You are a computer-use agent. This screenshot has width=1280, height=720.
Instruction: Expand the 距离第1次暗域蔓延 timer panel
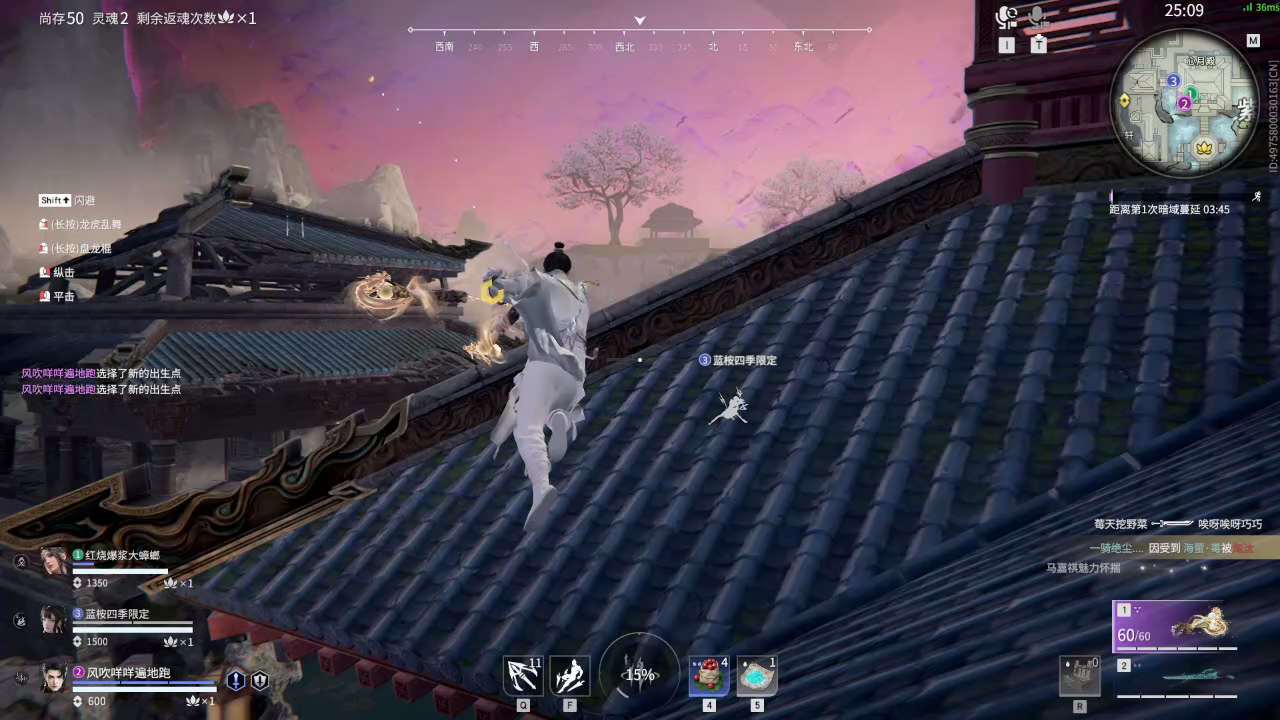pos(1168,208)
